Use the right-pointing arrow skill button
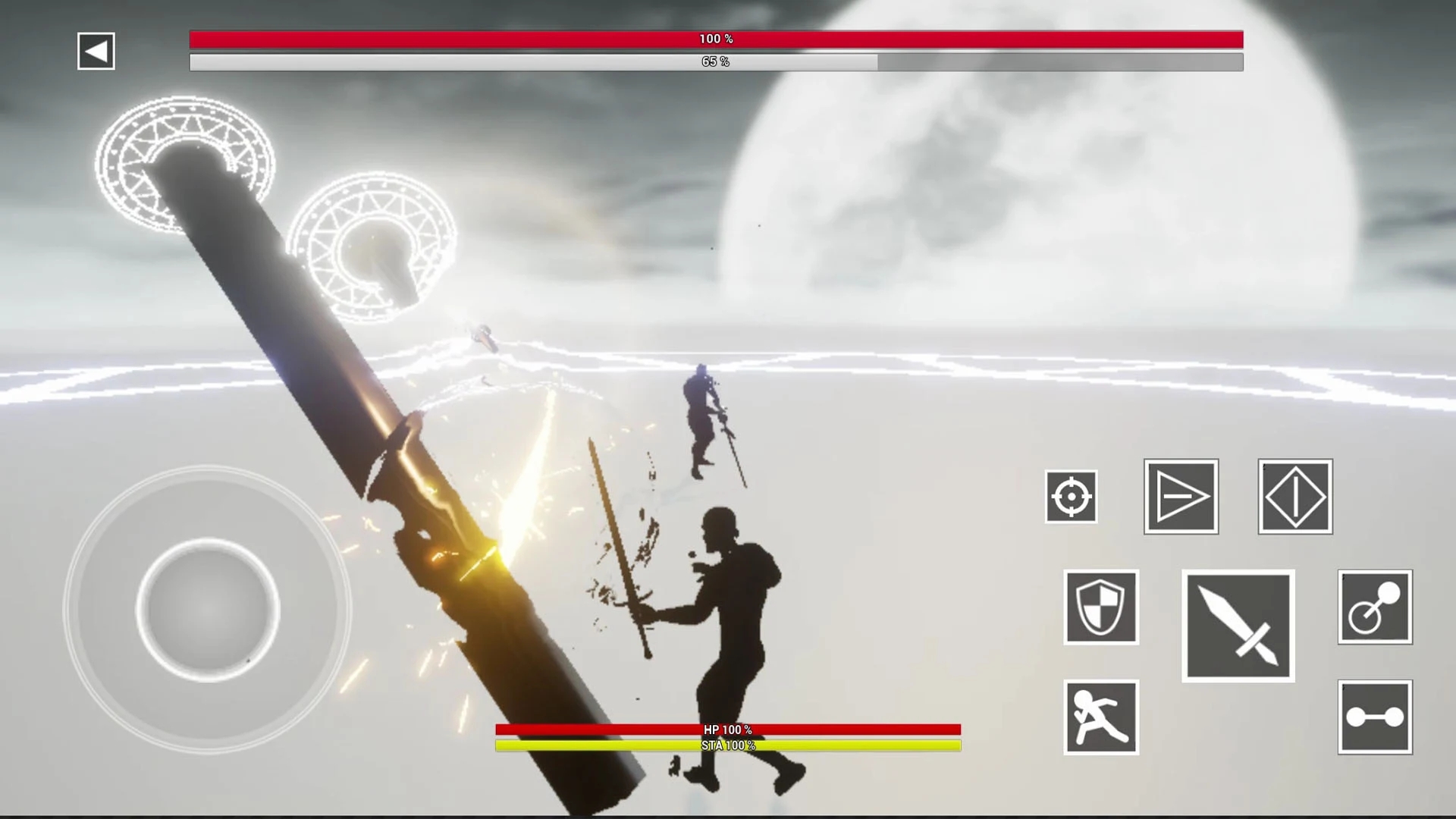Screen dimensions: 1456x819 1181,497
